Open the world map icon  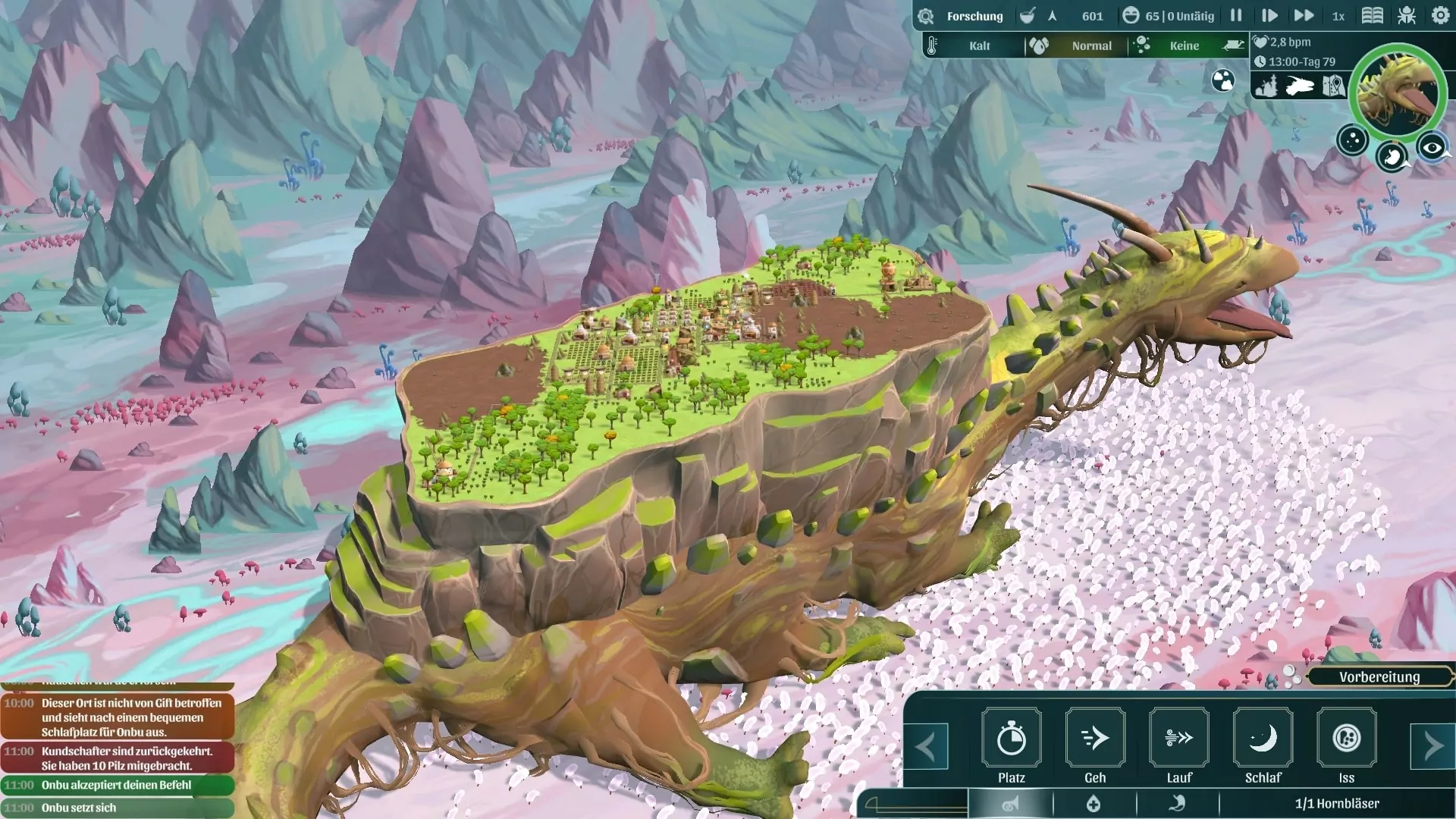[x=1333, y=86]
